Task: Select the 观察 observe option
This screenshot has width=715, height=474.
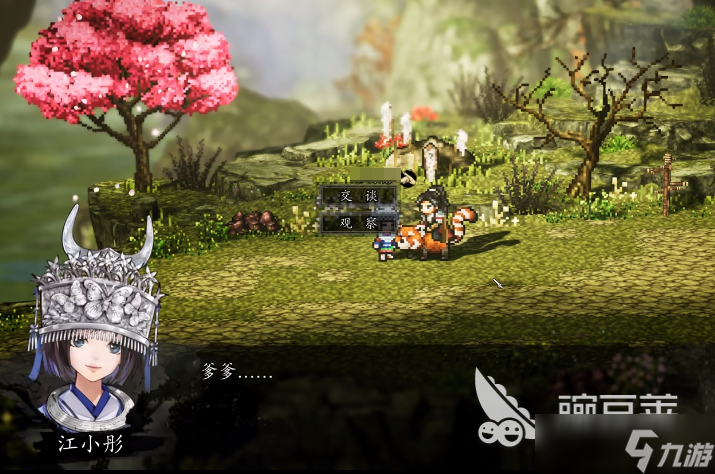Action: click(359, 223)
